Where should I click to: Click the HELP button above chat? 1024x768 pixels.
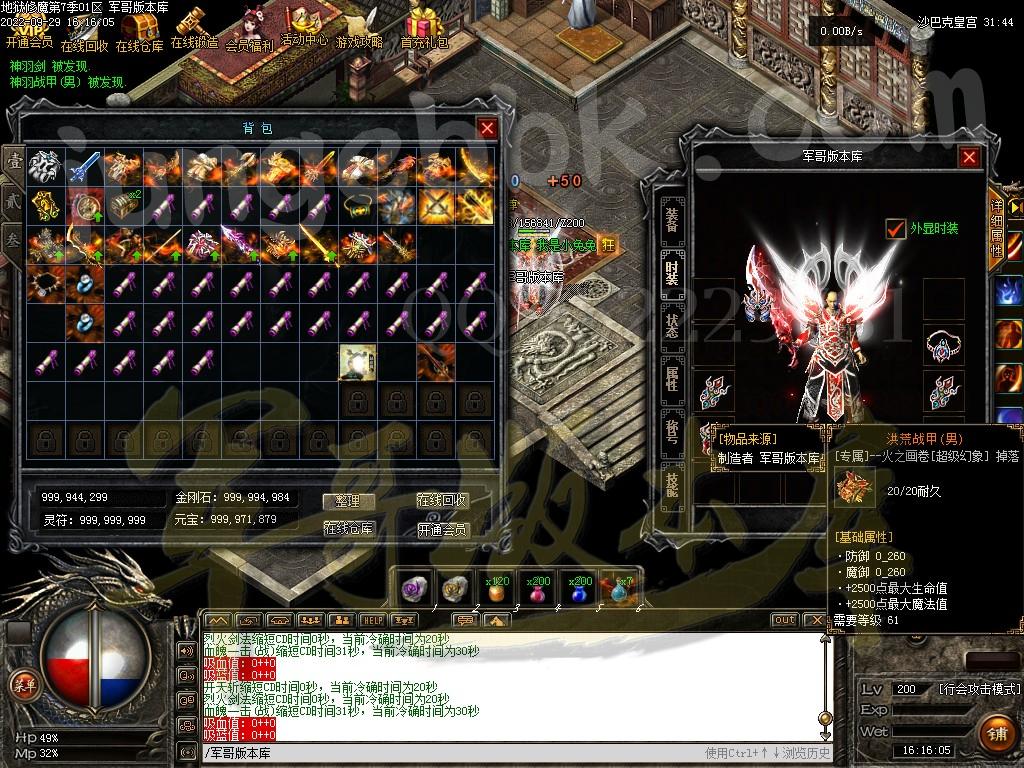coord(372,620)
